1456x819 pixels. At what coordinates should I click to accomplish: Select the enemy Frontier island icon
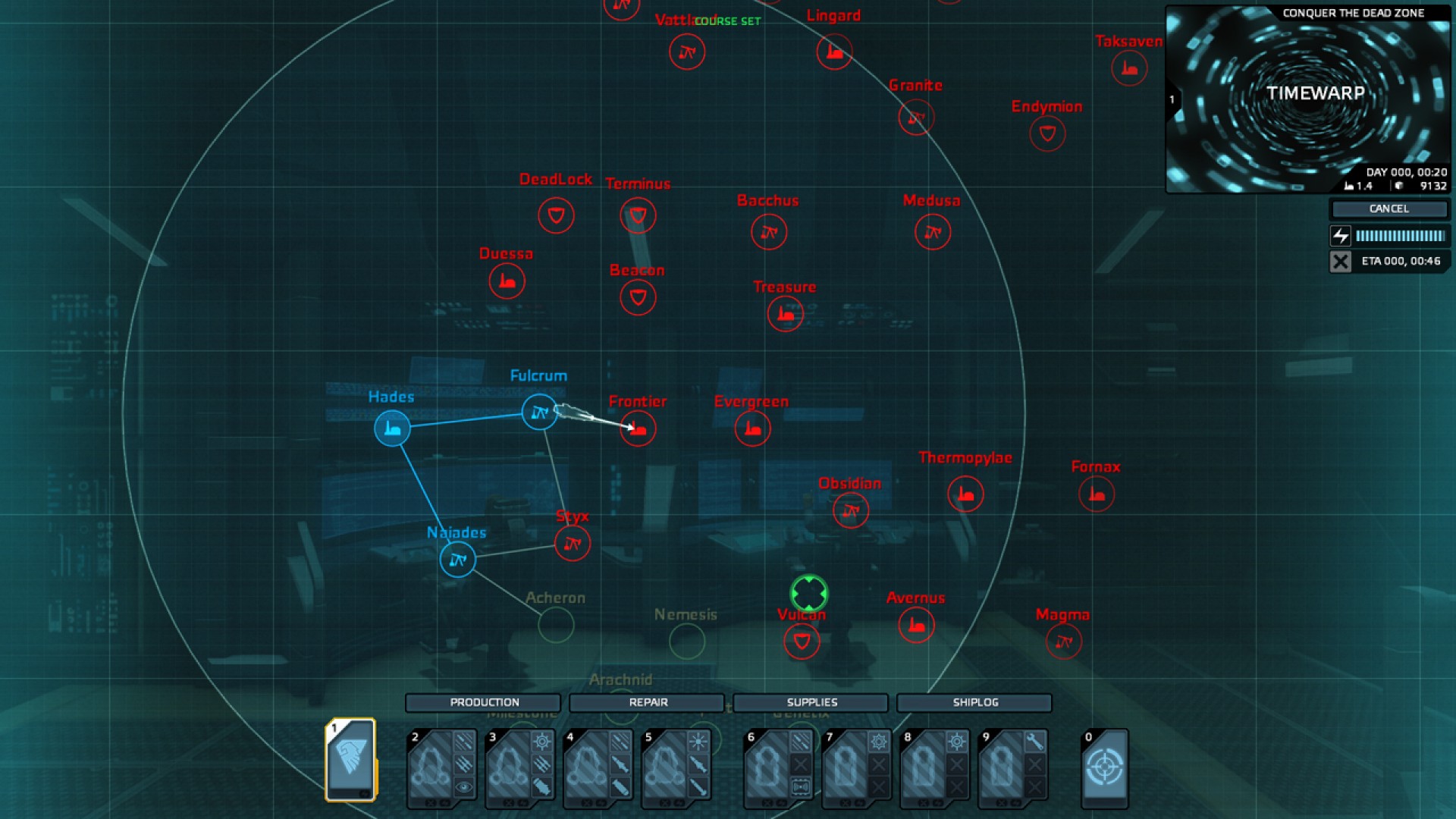(x=638, y=428)
